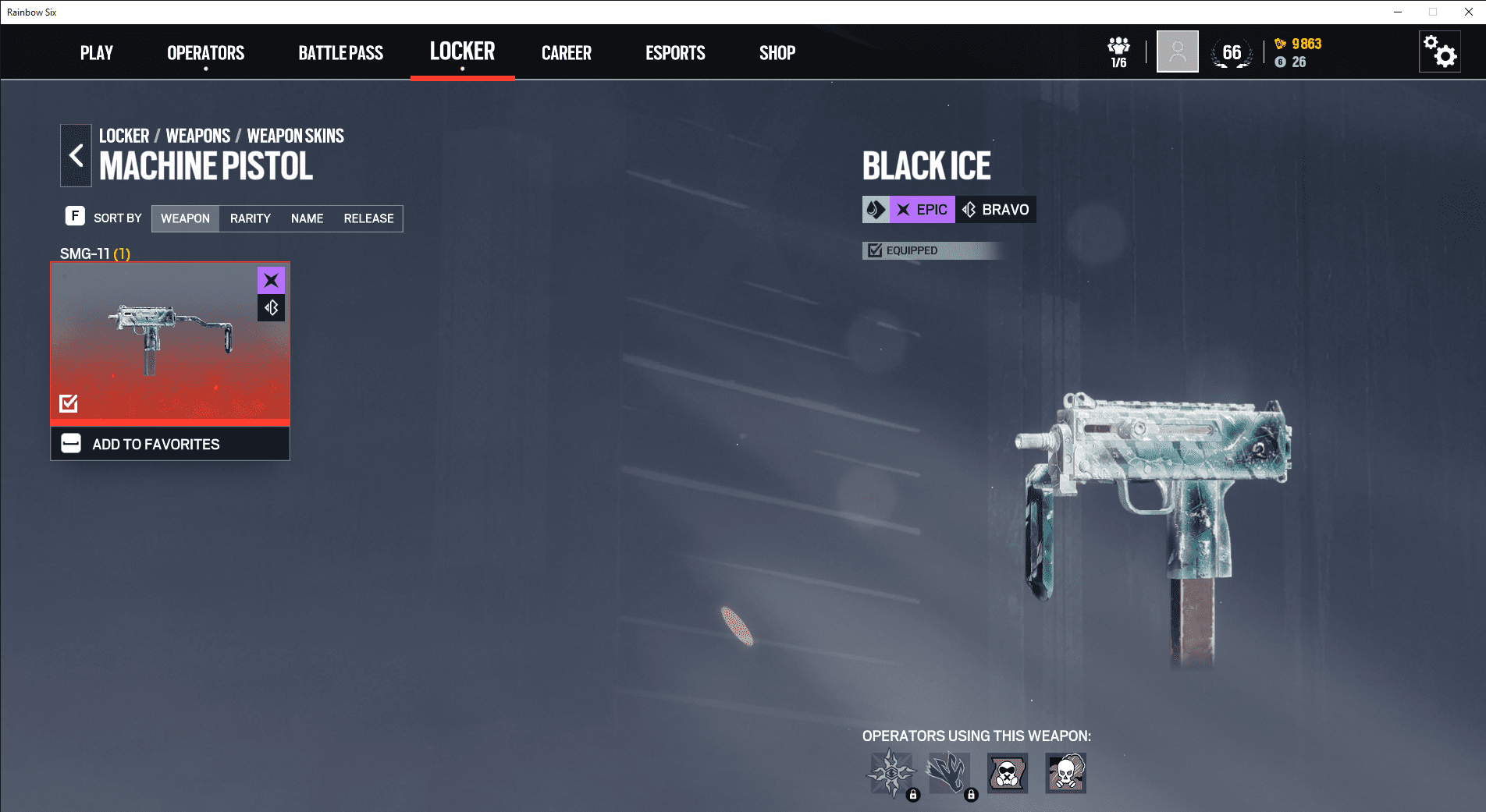The image size is (1486, 812).
Task: Sort skins by Weapon
Action: (x=185, y=218)
